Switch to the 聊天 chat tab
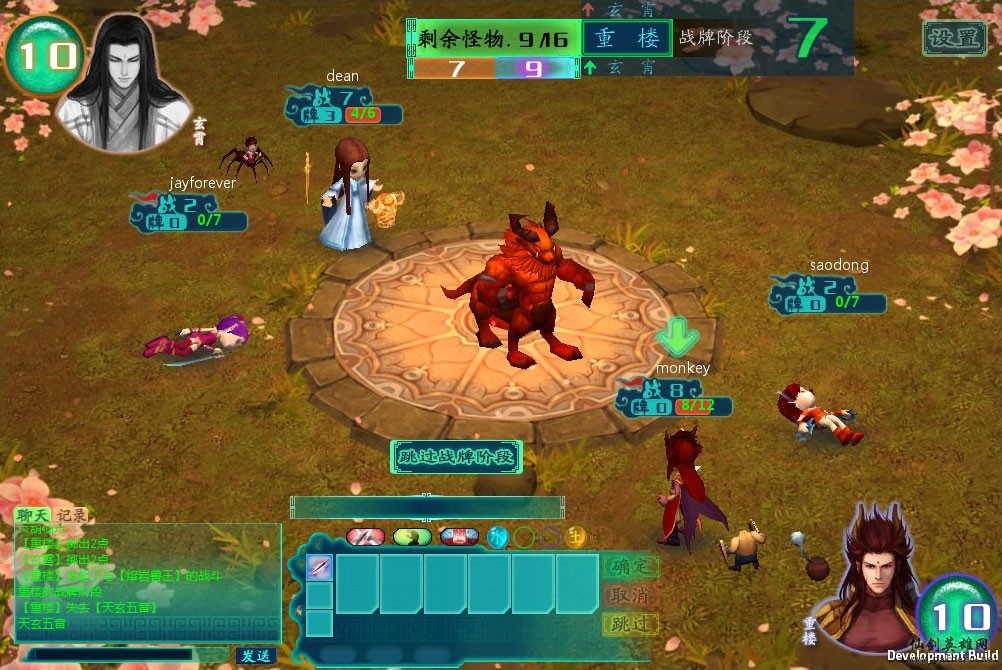Screen dimensions: 1002x670 pos(31,515)
